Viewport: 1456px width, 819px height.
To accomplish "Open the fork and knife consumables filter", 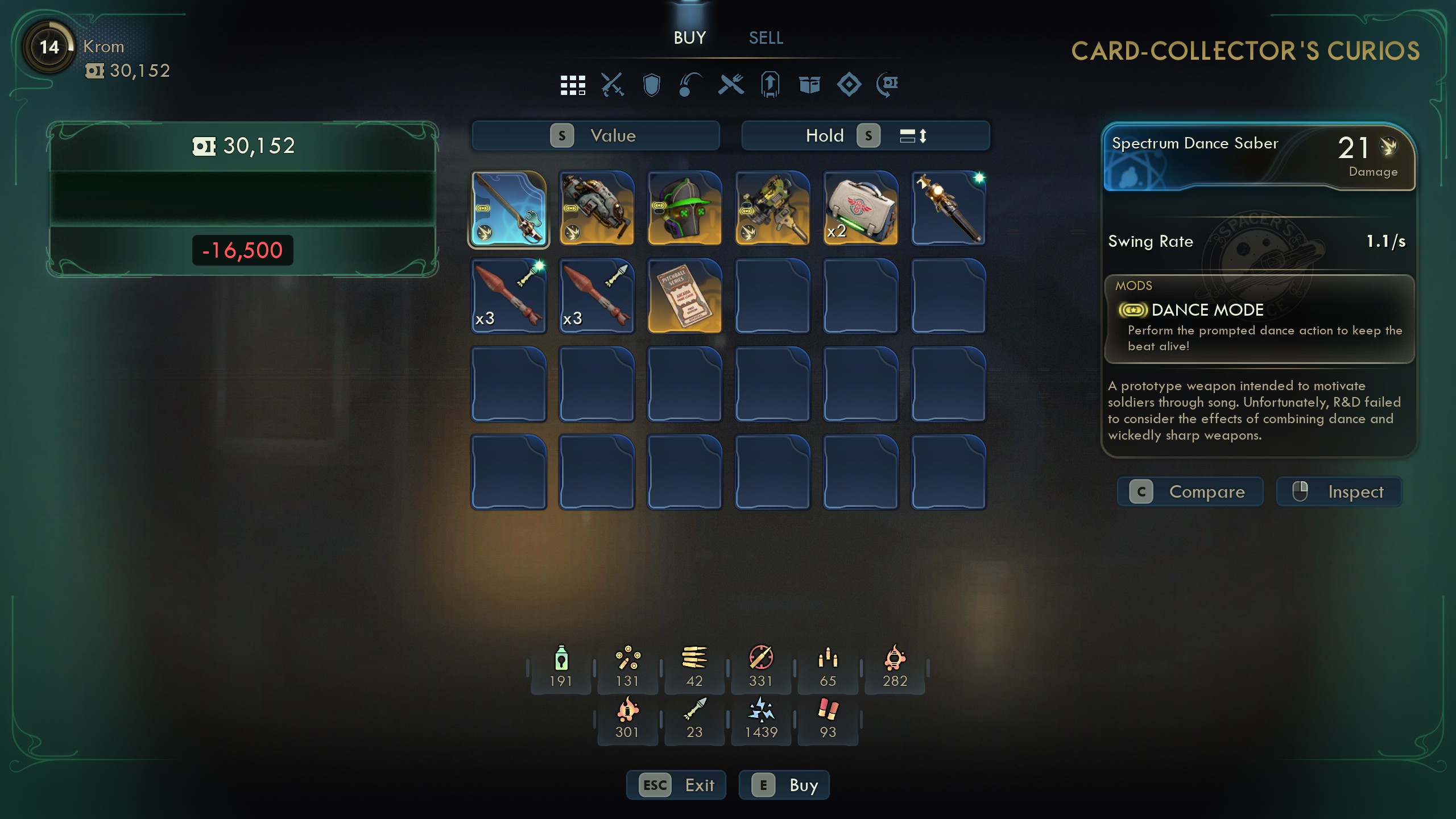I will [x=730, y=85].
